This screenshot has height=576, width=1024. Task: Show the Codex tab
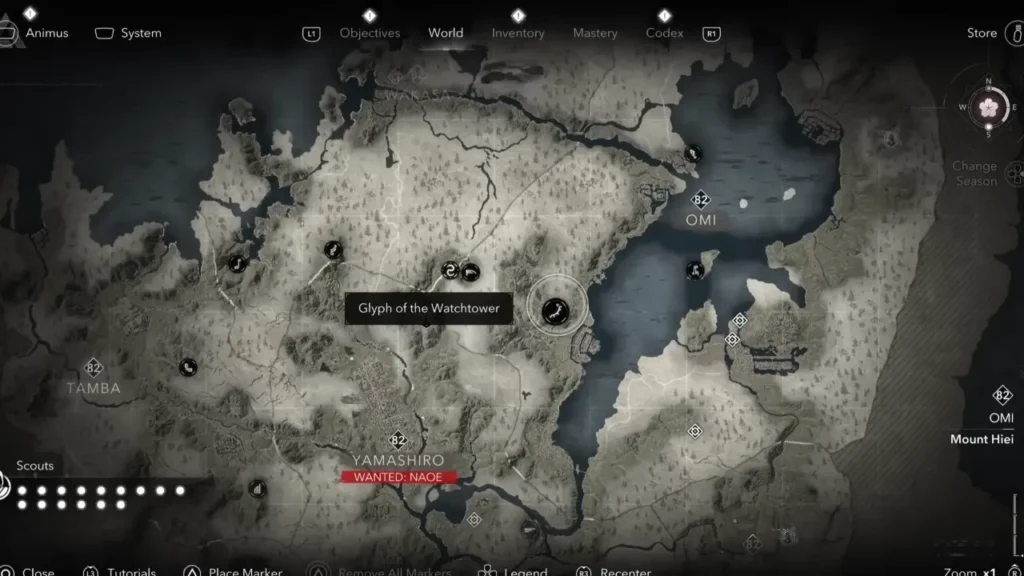pyautogui.click(x=664, y=33)
